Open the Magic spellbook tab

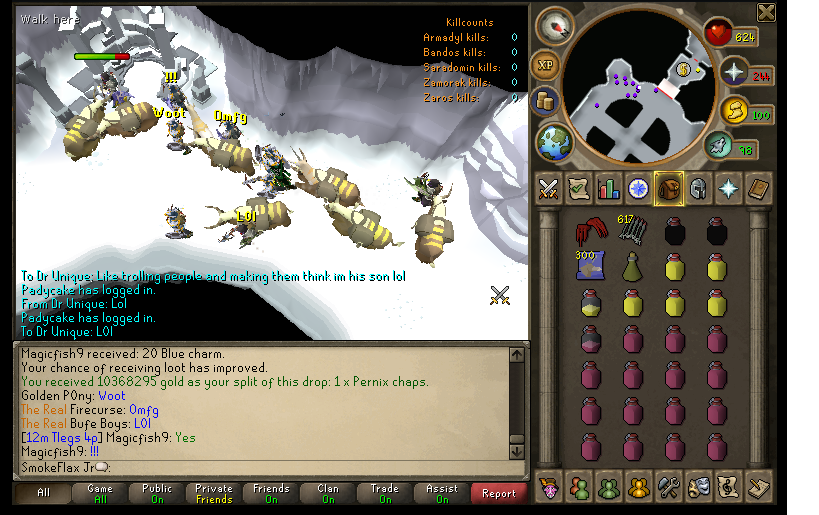click(x=759, y=188)
